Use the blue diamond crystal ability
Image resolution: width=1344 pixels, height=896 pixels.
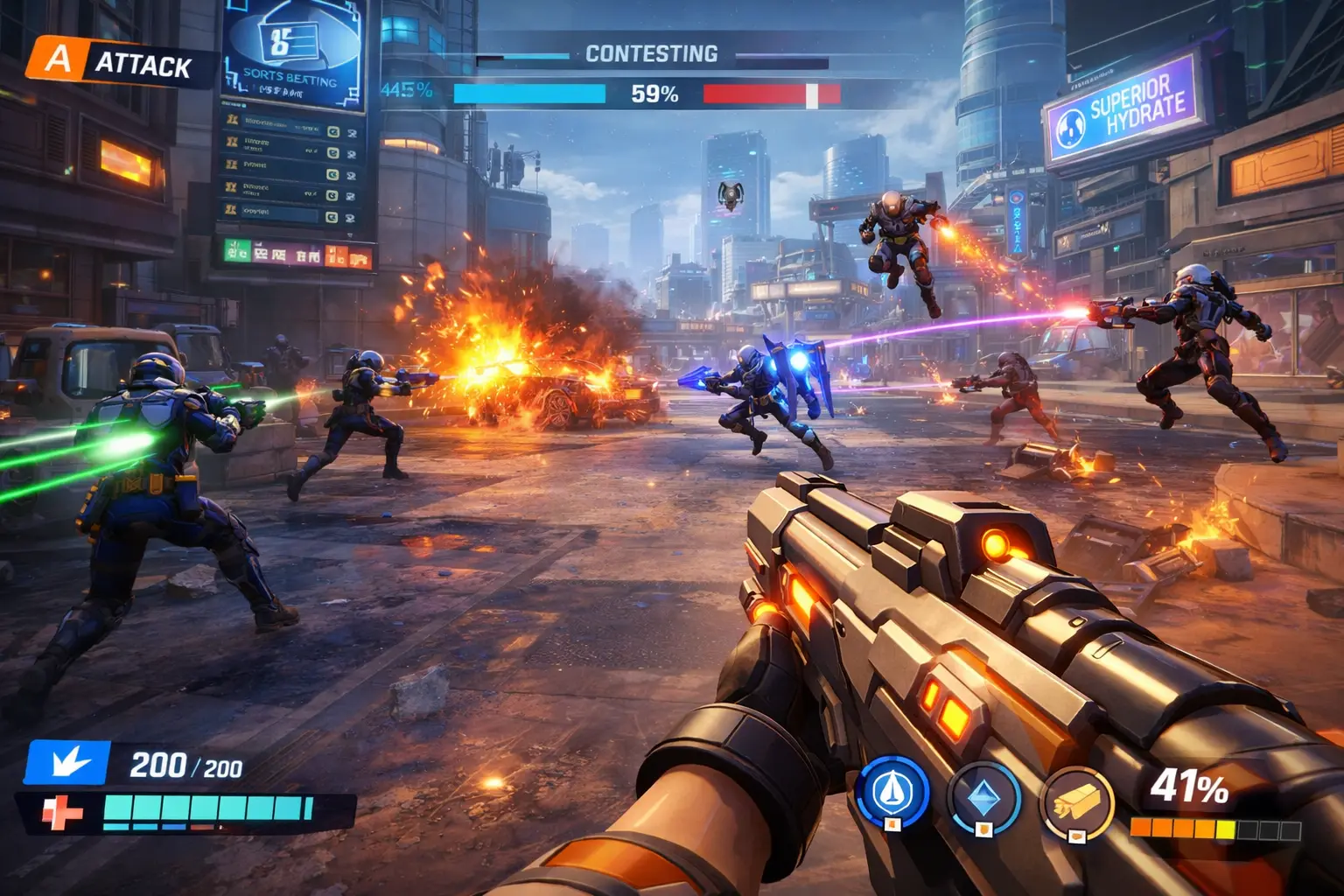(984, 798)
